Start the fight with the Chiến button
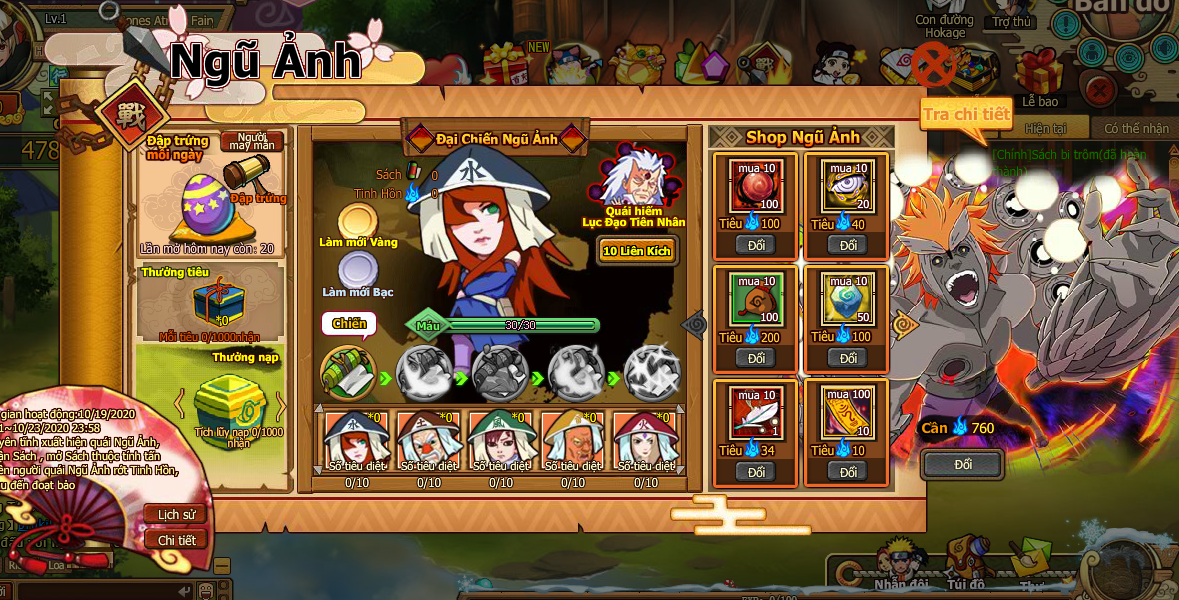The width and height of the screenshot is (1179, 600). coord(349,323)
